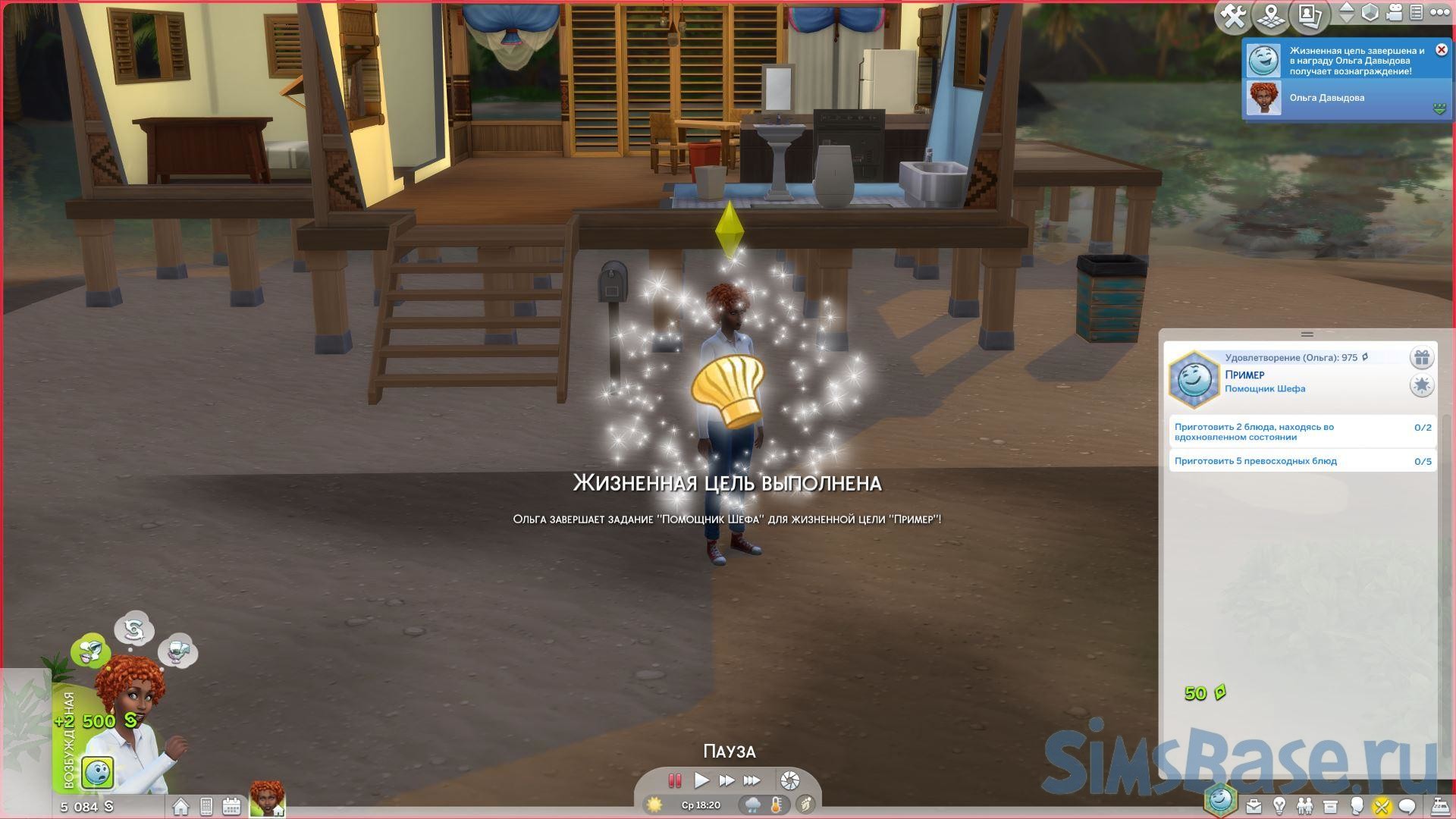Open the inventory box panel
The width and height of the screenshot is (1456, 819).
tap(1330, 806)
